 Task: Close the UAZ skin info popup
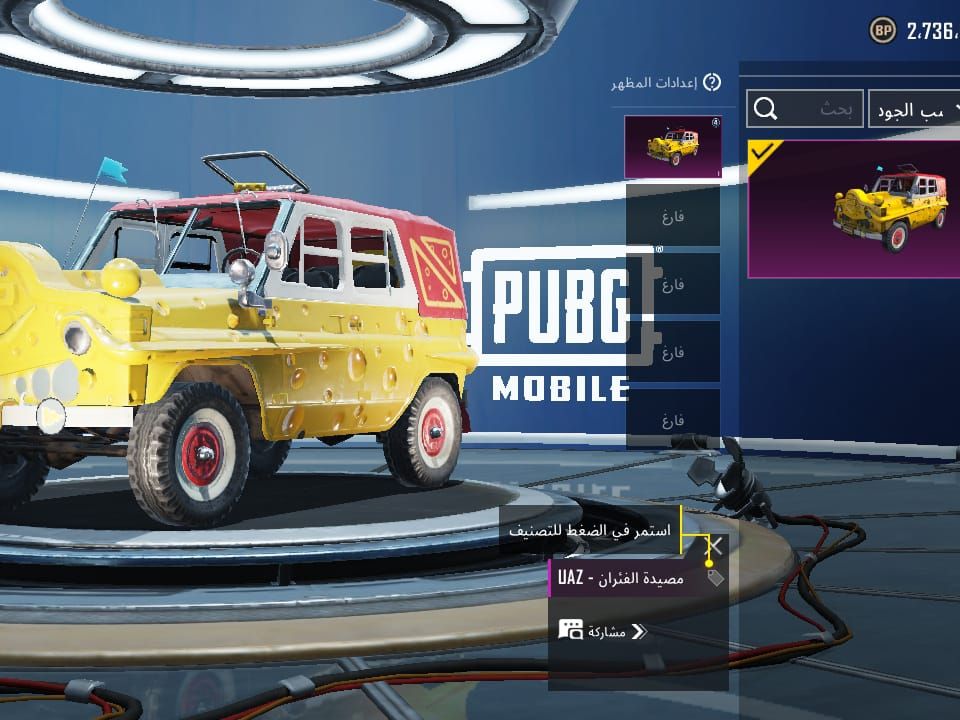pyautogui.click(x=715, y=546)
